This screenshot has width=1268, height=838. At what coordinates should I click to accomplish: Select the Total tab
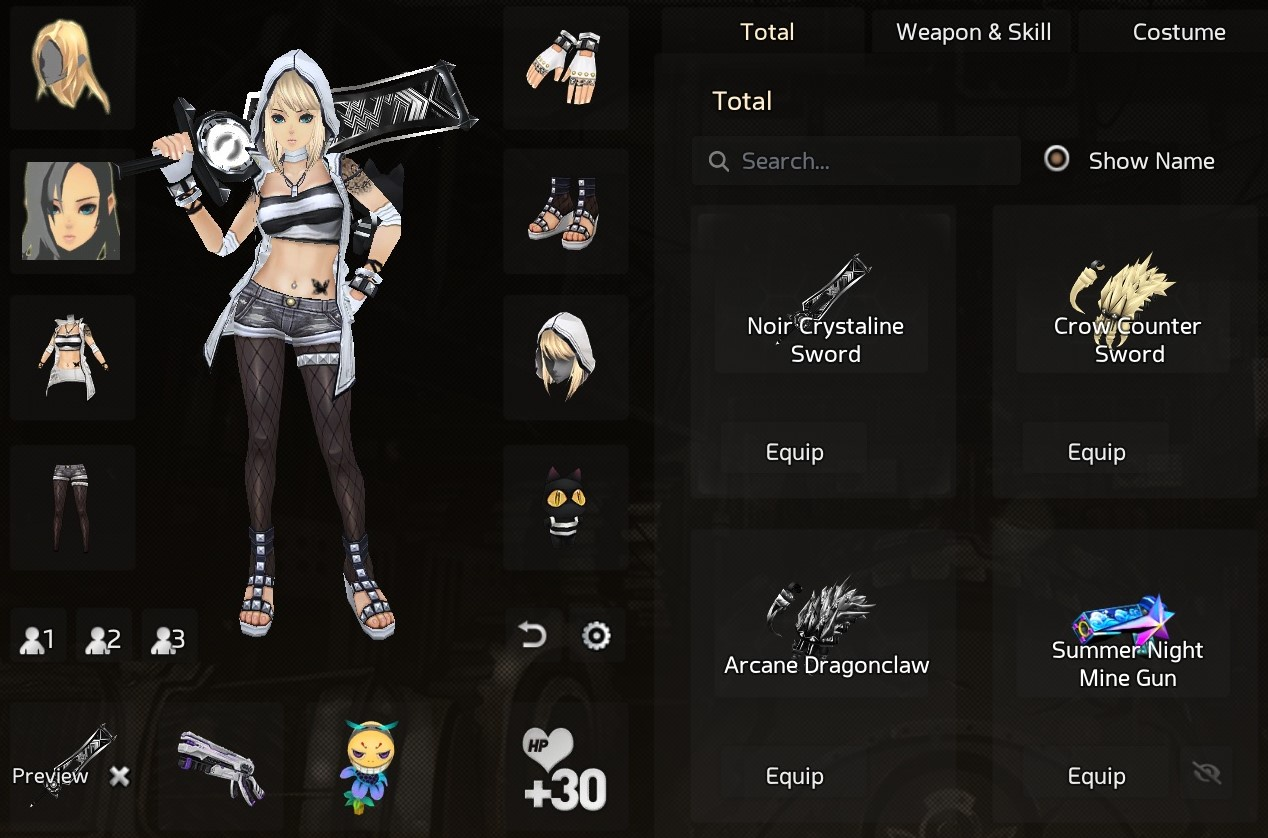coord(767,32)
